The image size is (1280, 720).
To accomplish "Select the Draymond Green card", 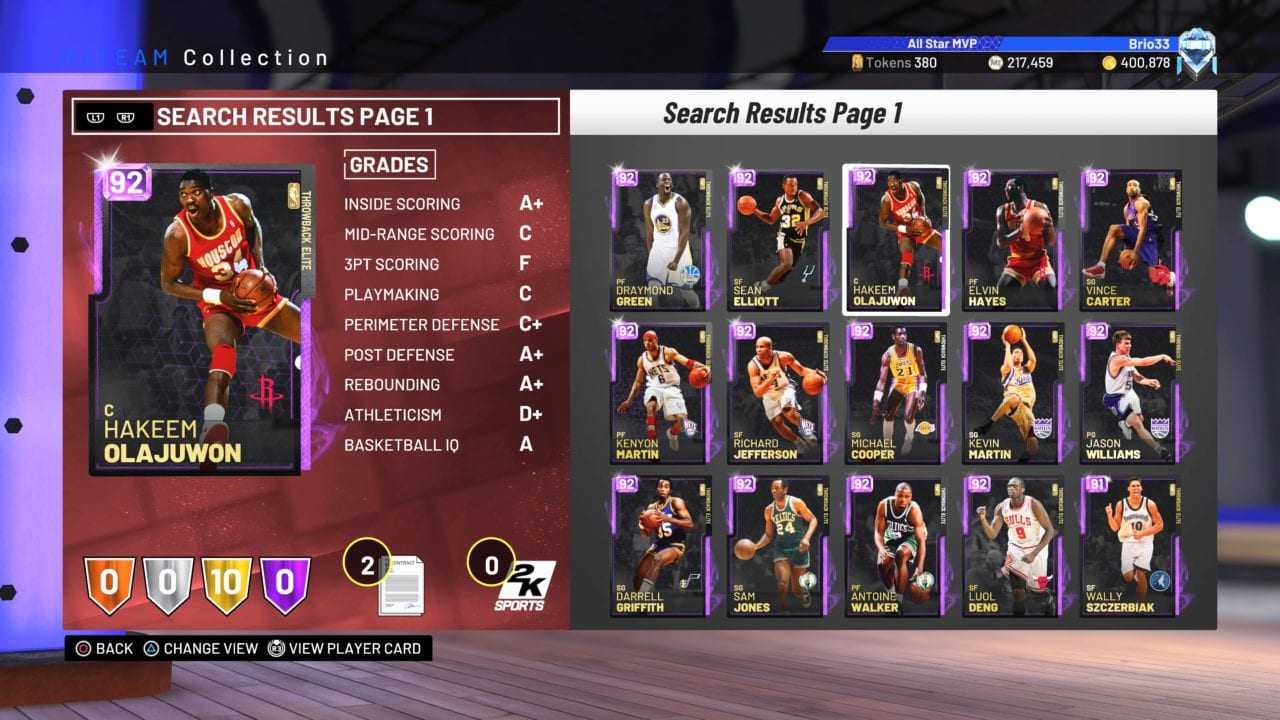I will (x=661, y=240).
